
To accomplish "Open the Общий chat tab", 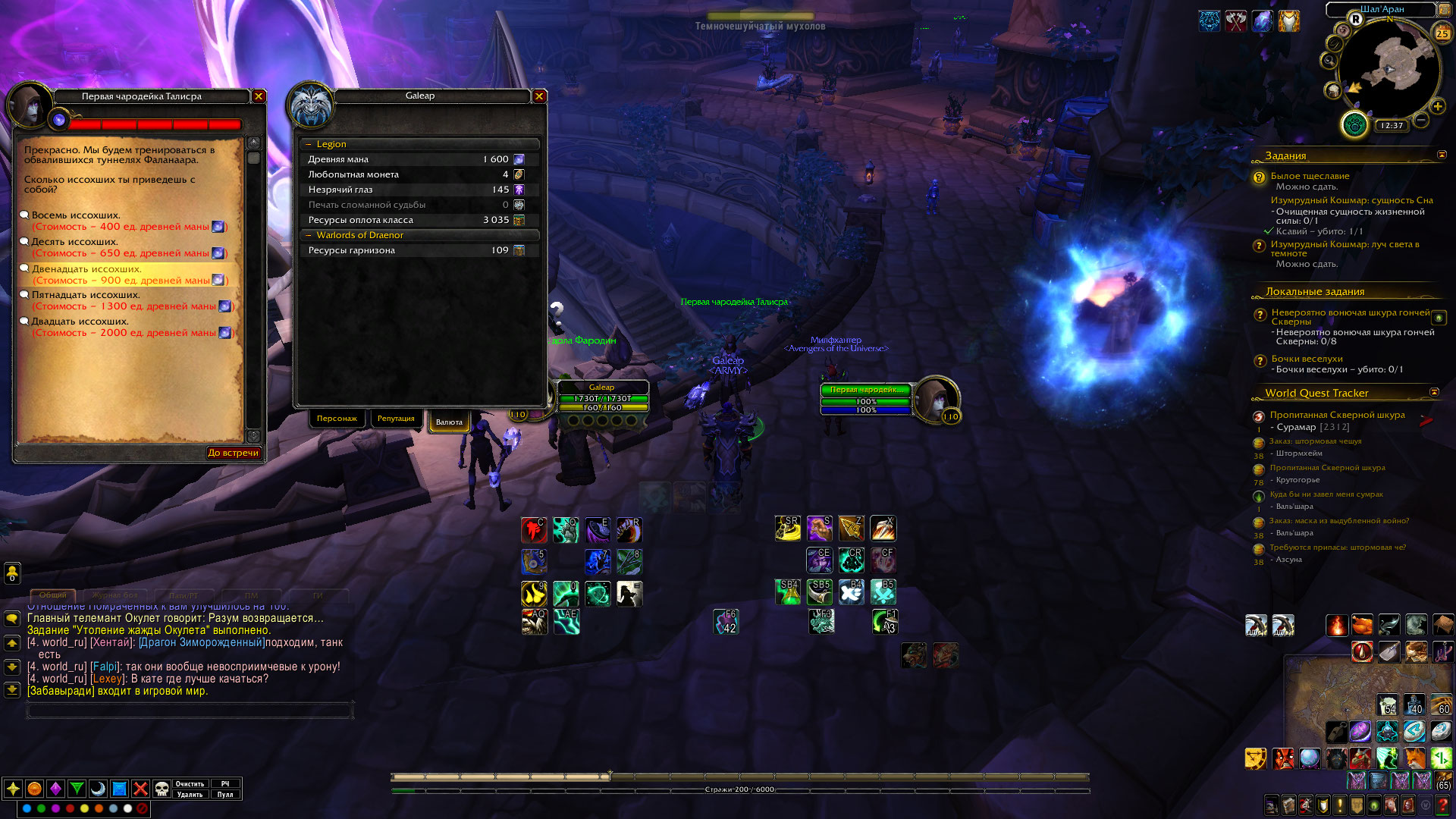I will tap(53, 595).
